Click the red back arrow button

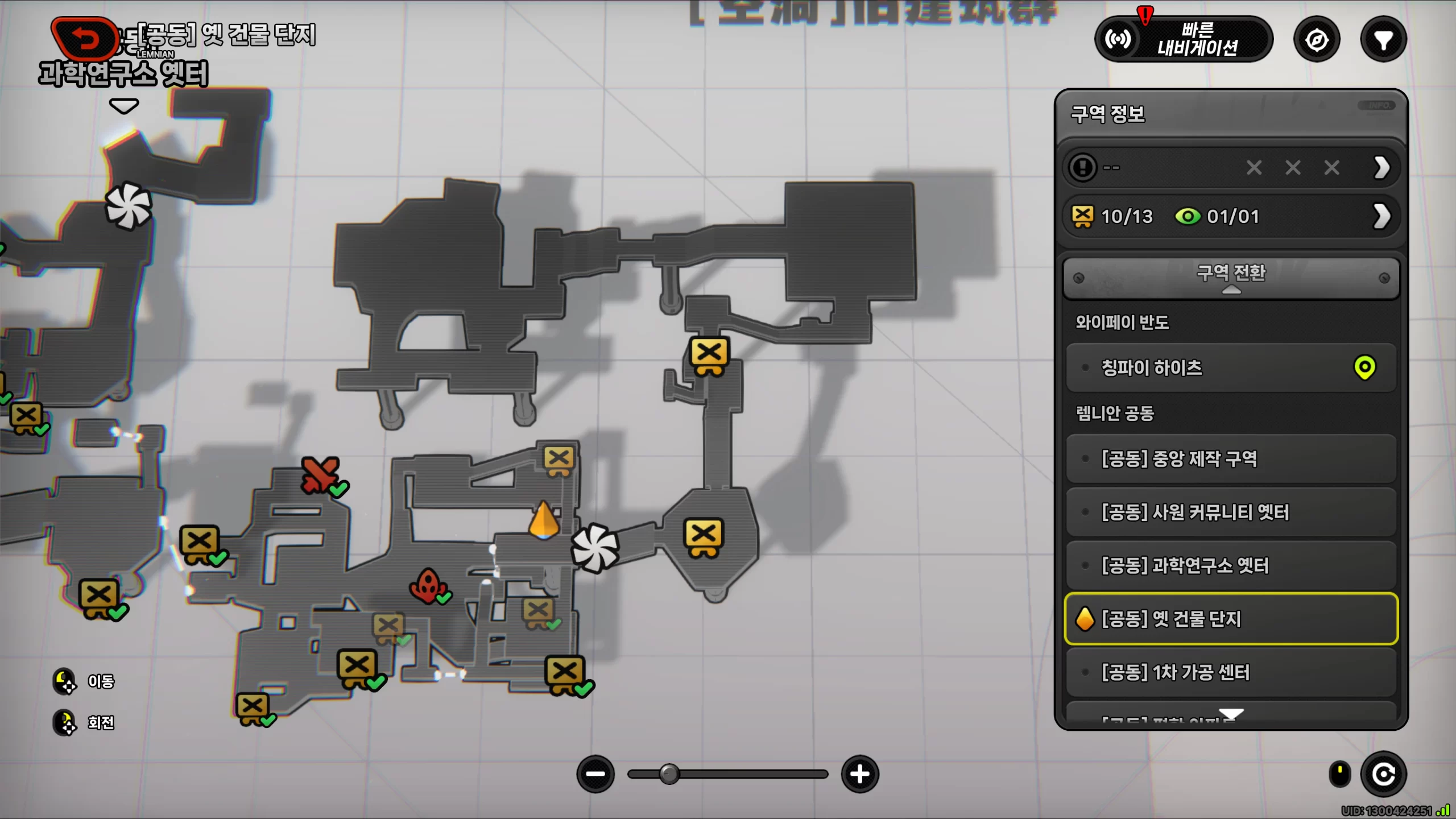pyautogui.click(x=85, y=39)
